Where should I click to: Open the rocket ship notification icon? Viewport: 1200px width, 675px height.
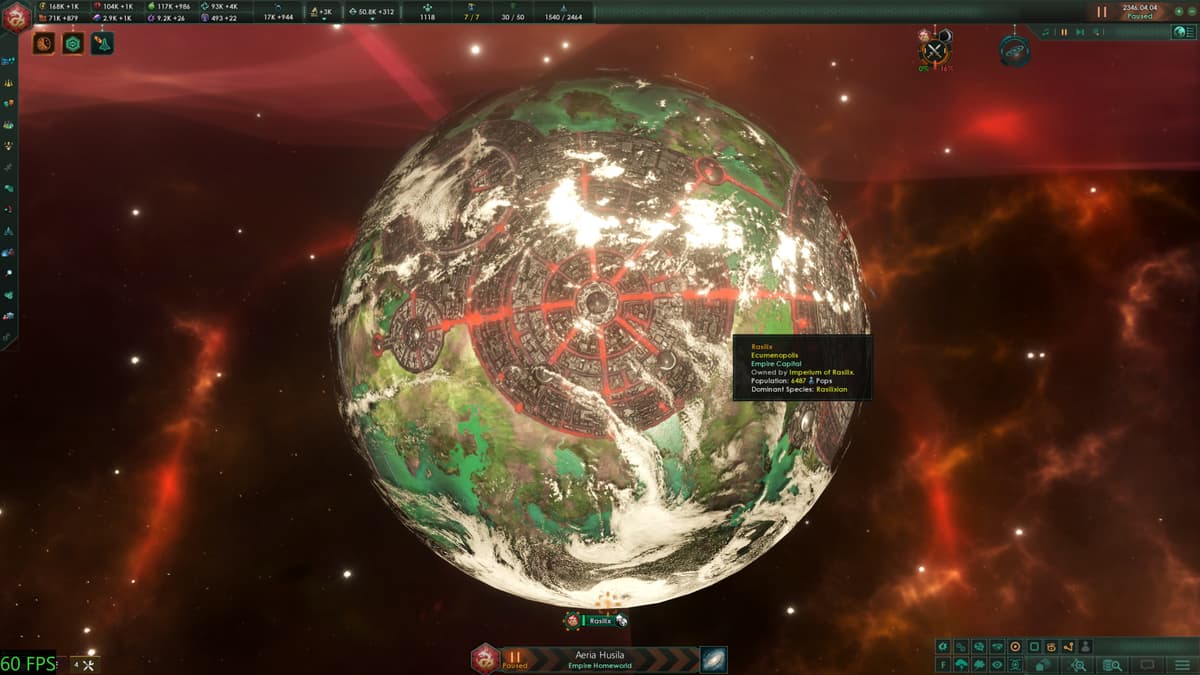102,44
